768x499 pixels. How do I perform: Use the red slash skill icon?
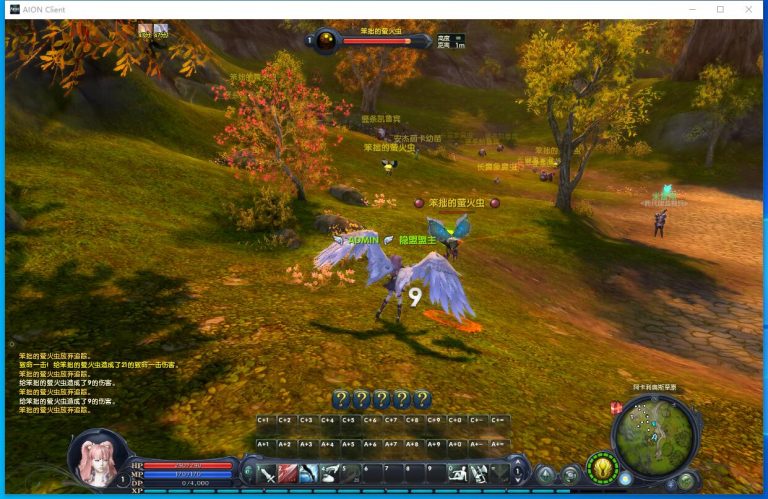[288, 473]
